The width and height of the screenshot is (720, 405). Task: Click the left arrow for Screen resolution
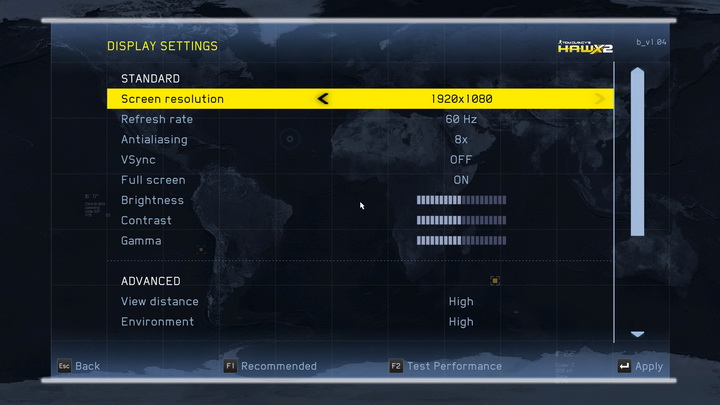point(323,99)
